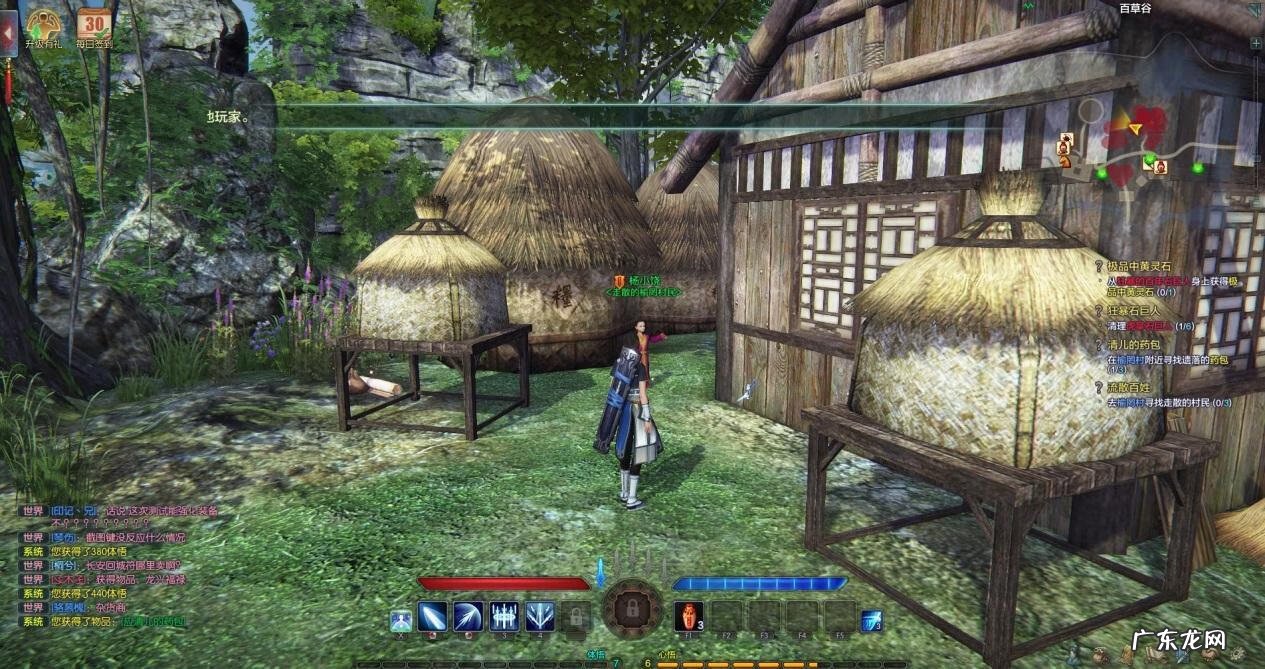Click the red left-arrow collapse tab

pos(6,34)
